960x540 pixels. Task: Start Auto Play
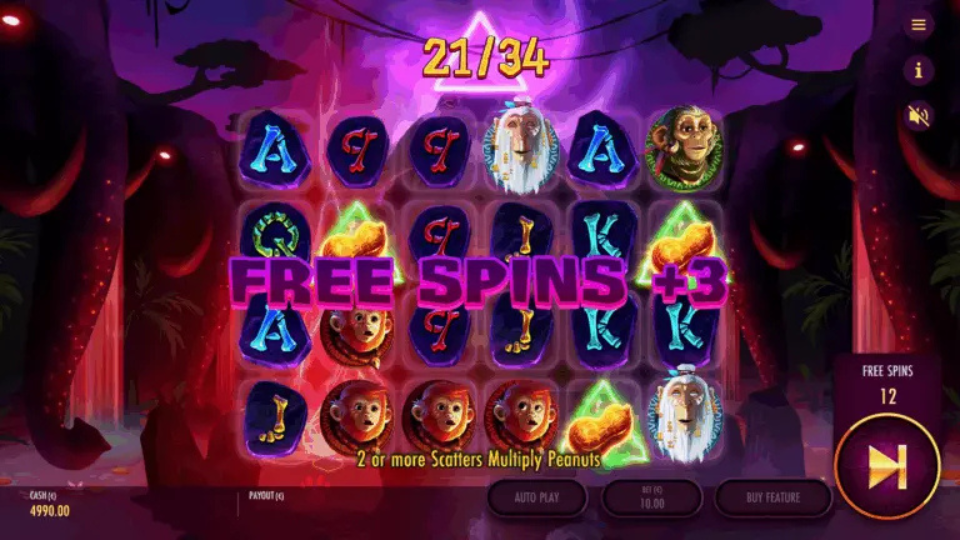537,497
